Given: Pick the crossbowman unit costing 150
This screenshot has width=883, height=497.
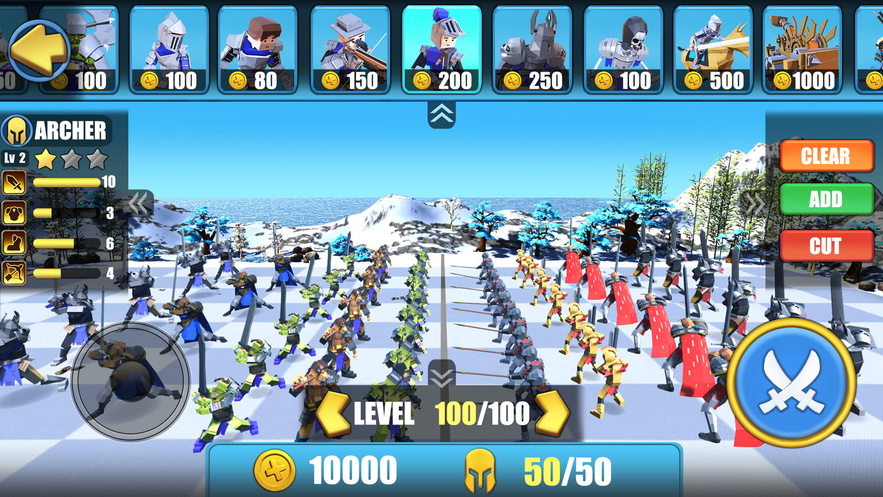Looking at the screenshot, I should (x=350, y=49).
